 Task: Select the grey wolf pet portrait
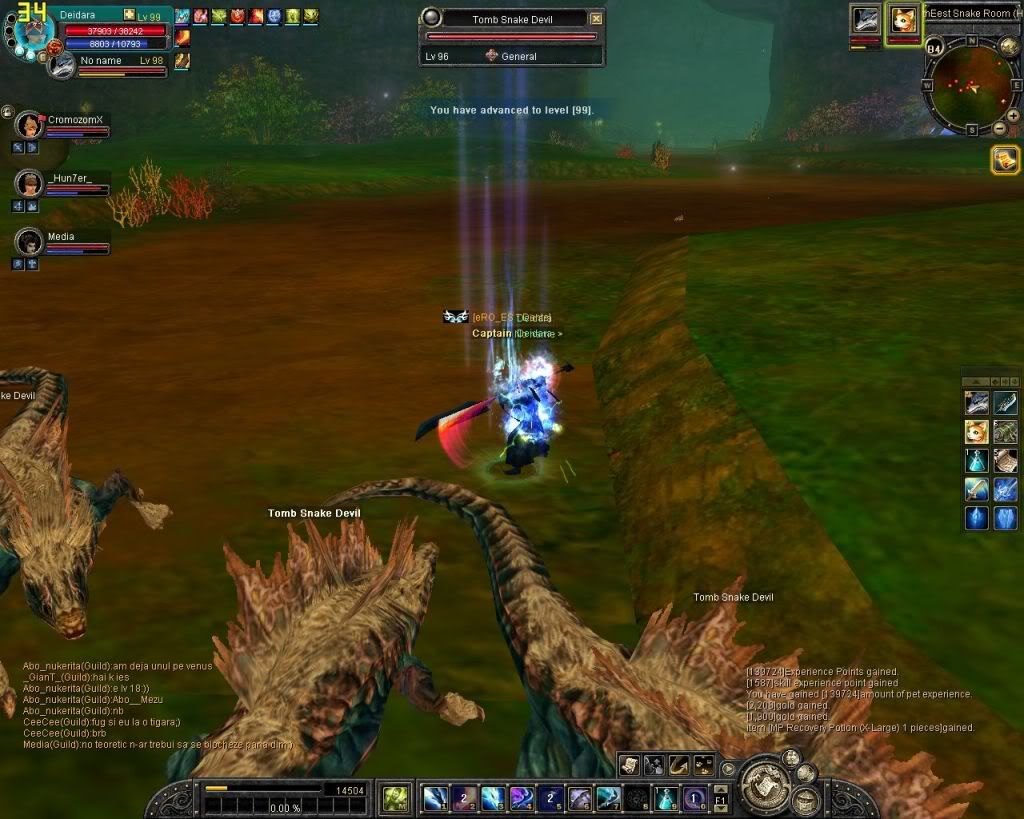865,20
